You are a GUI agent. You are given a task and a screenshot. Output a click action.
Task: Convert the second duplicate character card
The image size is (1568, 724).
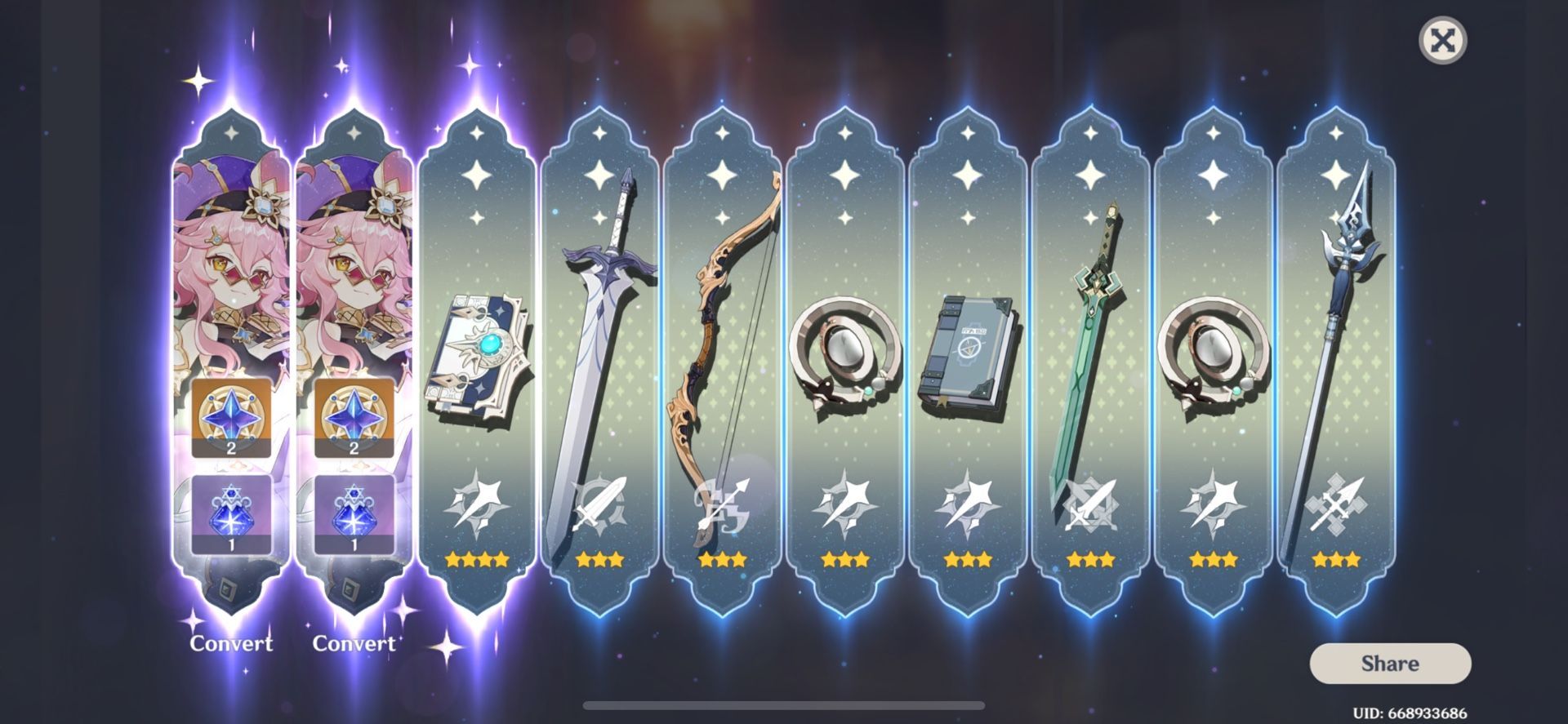click(353, 644)
